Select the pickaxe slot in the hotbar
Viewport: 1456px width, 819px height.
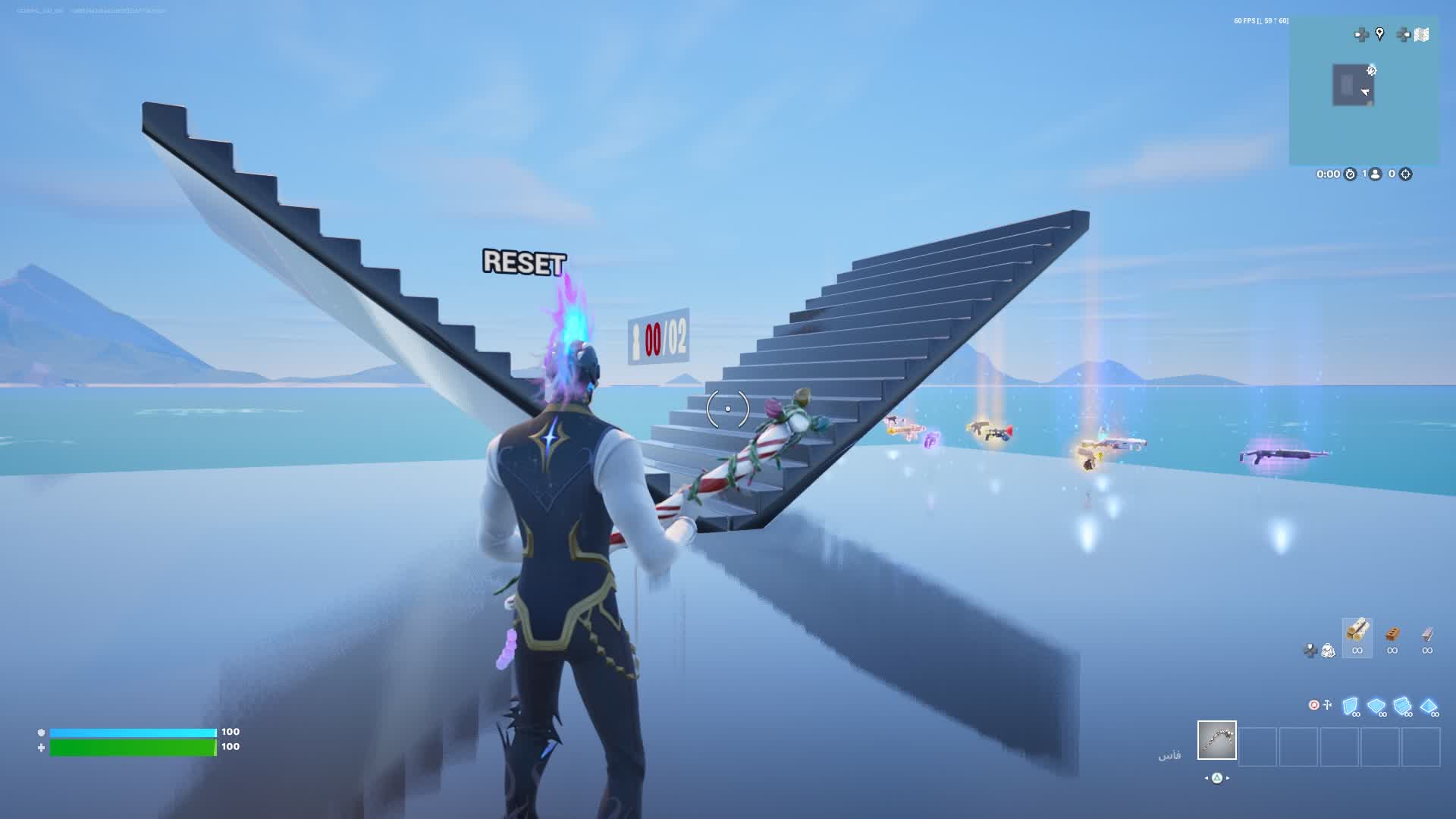tap(1216, 740)
